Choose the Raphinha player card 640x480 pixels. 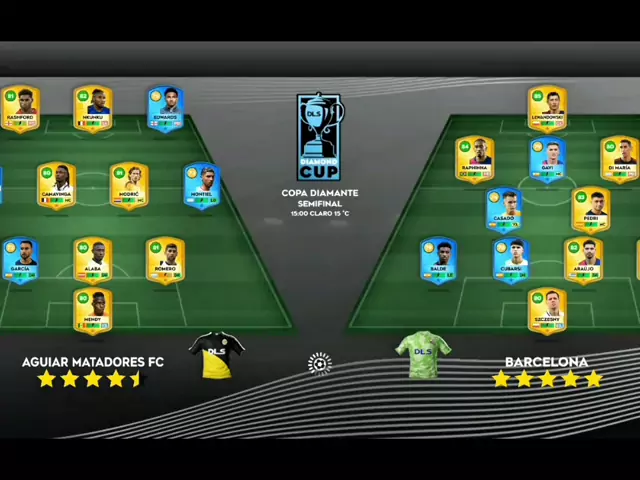pyautogui.click(x=475, y=159)
